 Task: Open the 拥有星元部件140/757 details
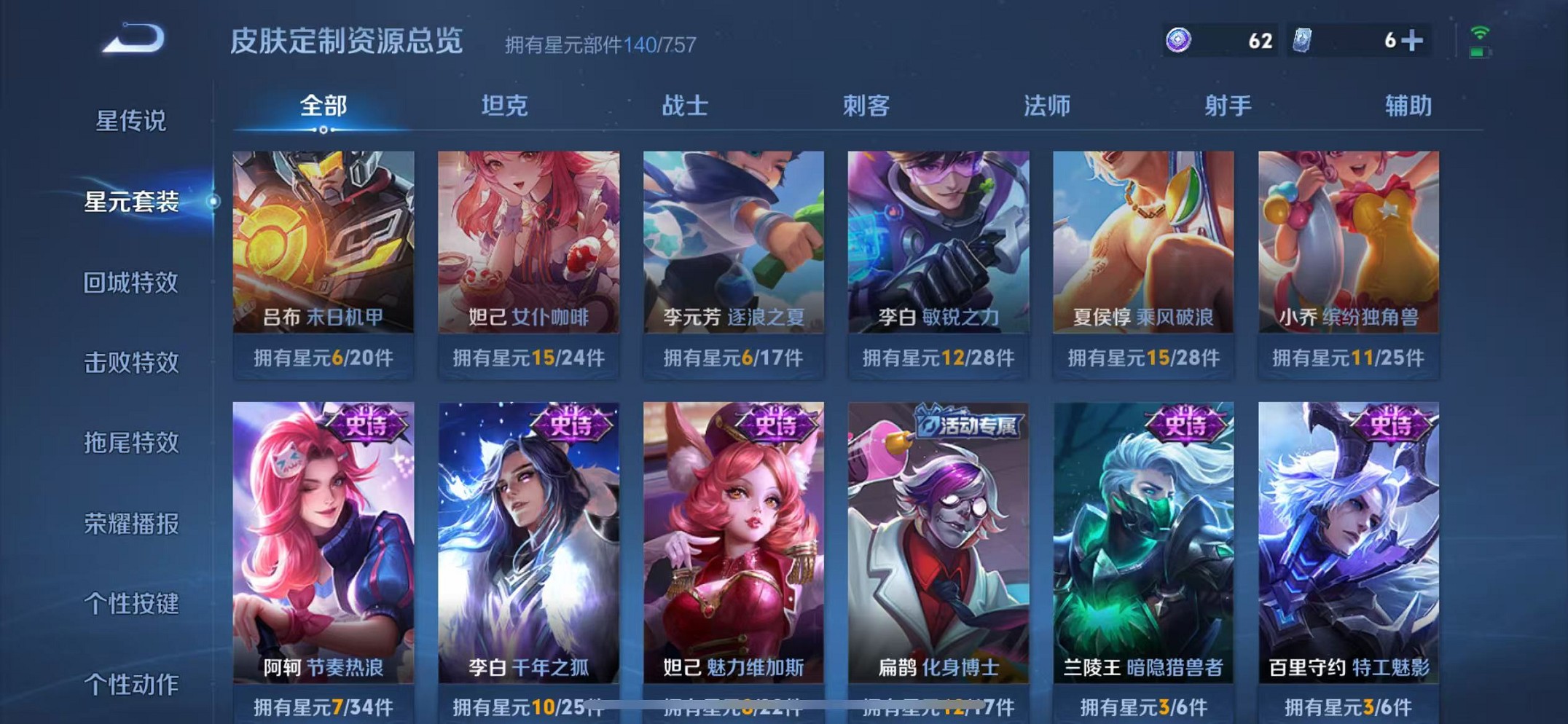599,45
